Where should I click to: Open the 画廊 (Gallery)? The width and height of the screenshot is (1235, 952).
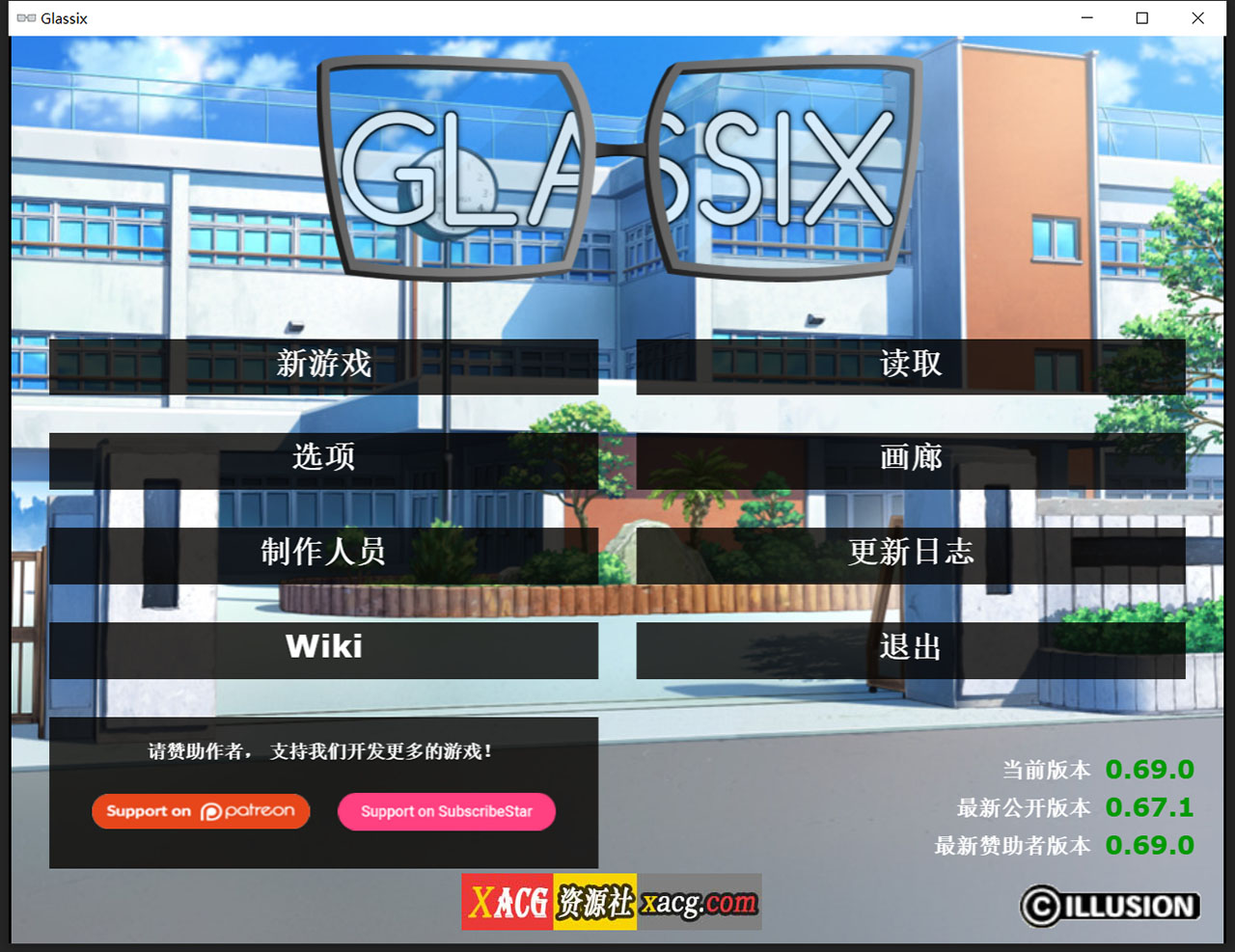911,459
